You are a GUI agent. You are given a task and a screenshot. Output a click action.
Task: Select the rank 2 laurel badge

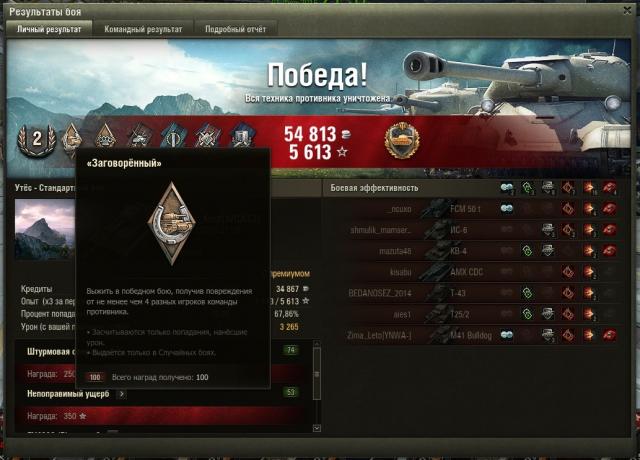37,139
